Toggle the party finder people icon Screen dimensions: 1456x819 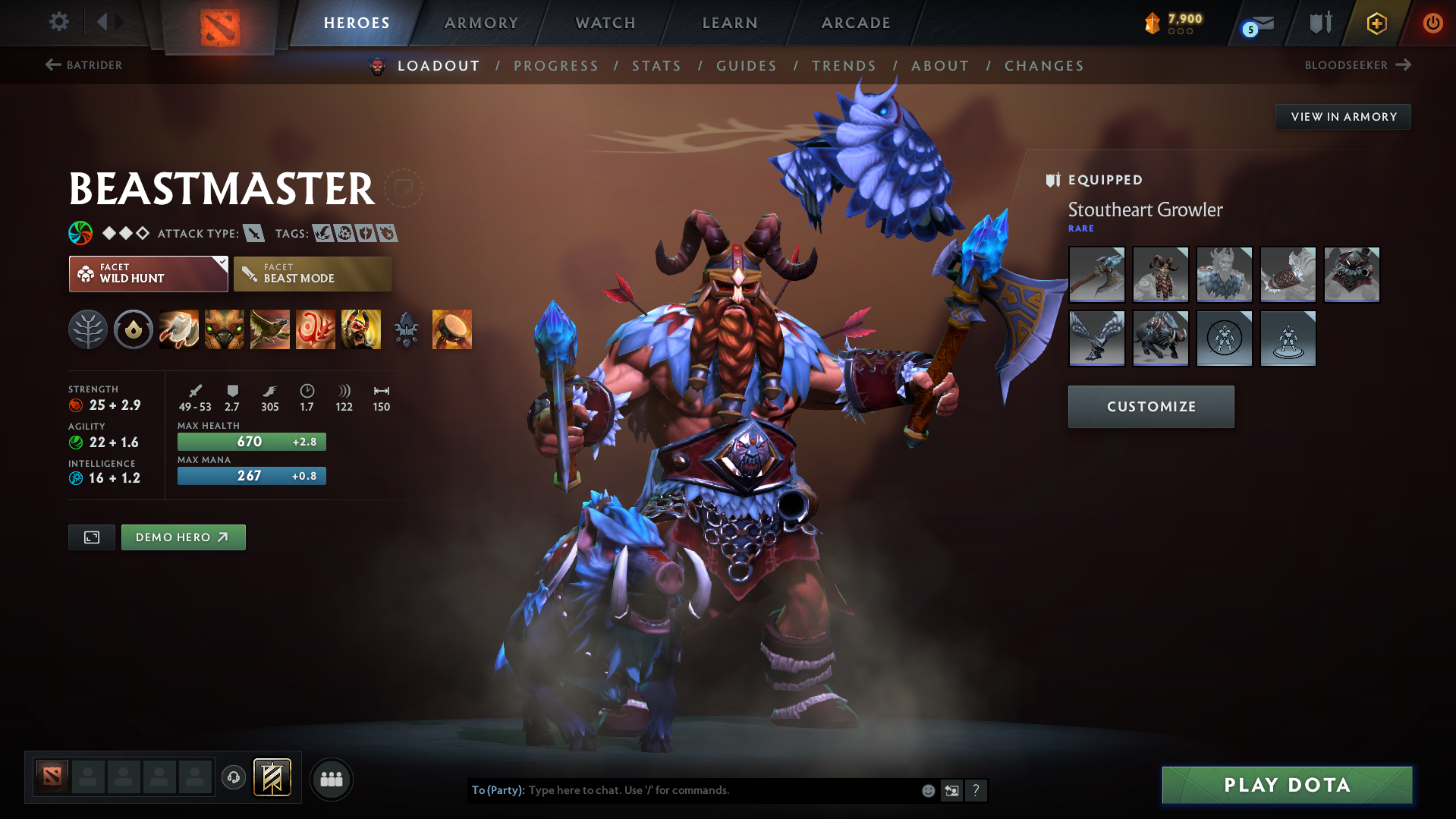(x=331, y=779)
